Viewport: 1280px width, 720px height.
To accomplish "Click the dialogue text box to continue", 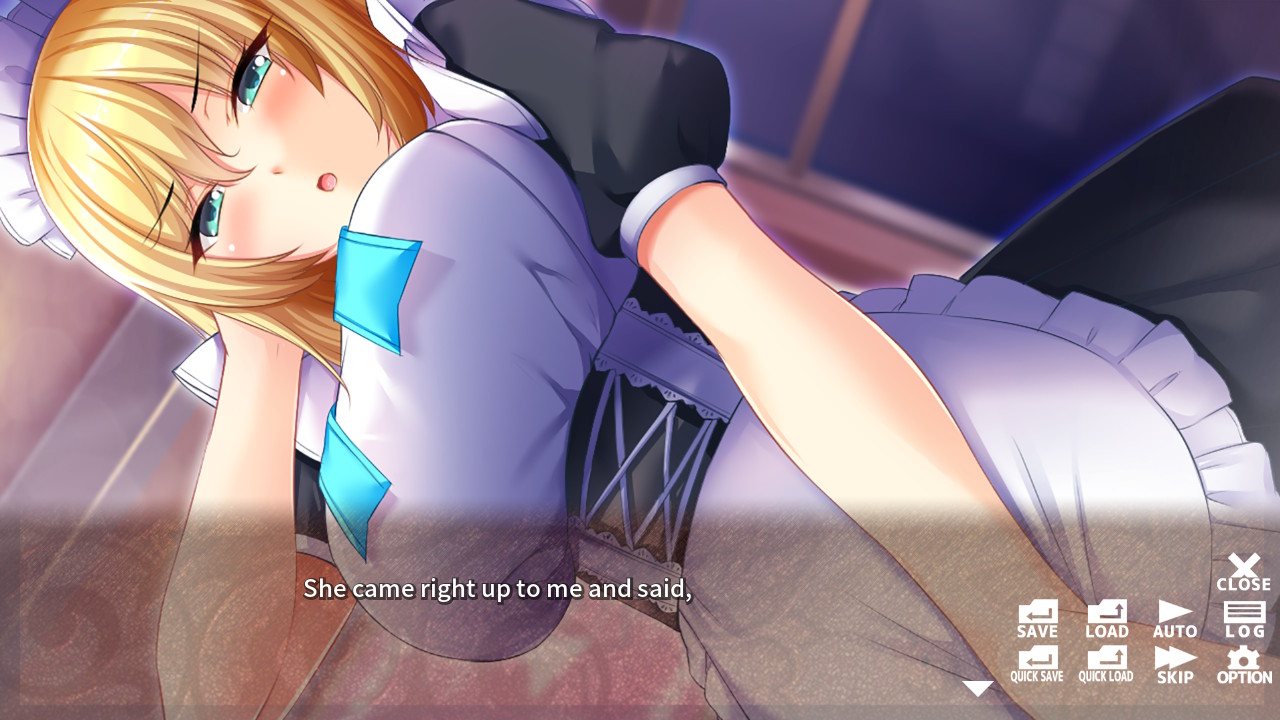I will pyautogui.click(x=500, y=590).
